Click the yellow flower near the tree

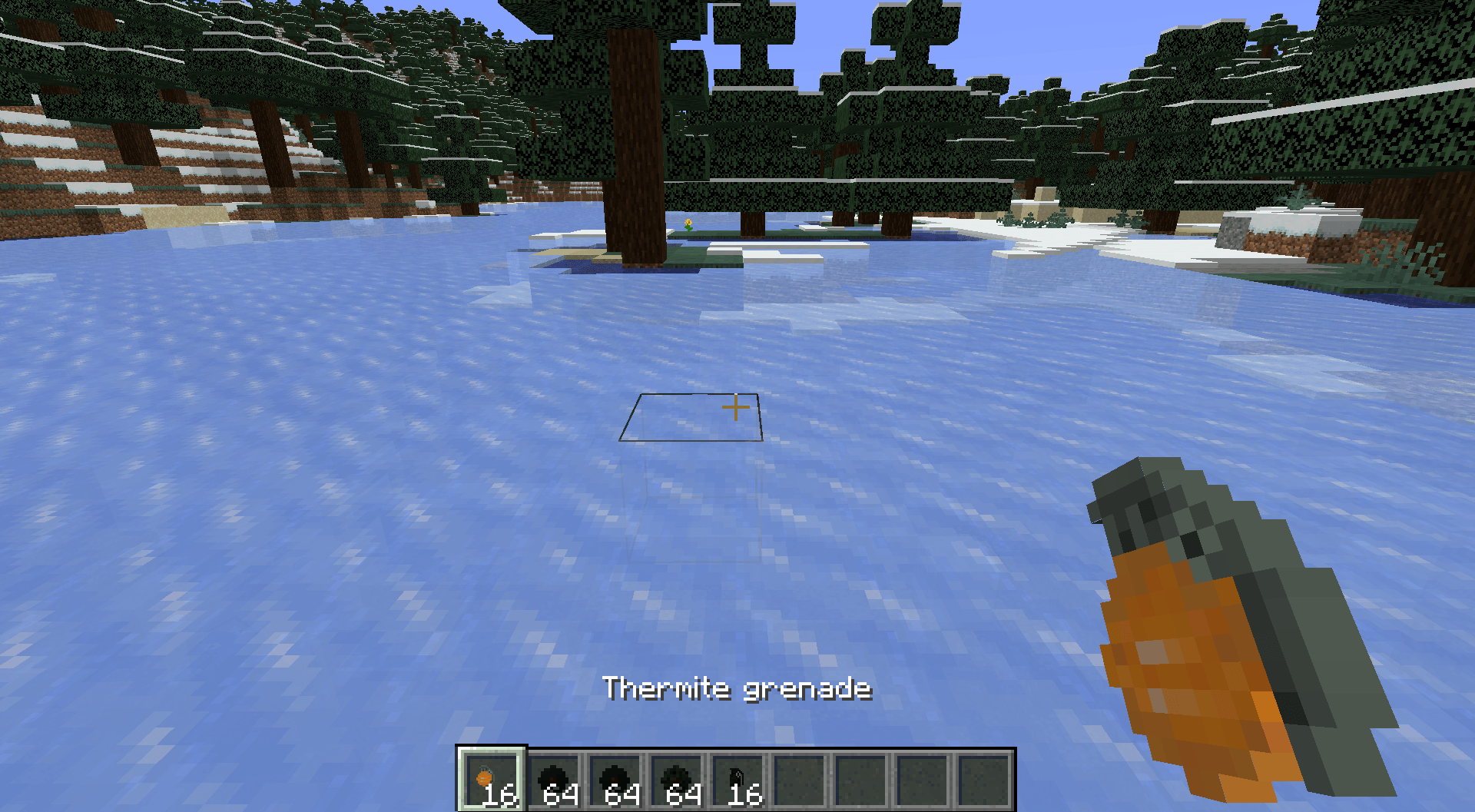689,223
